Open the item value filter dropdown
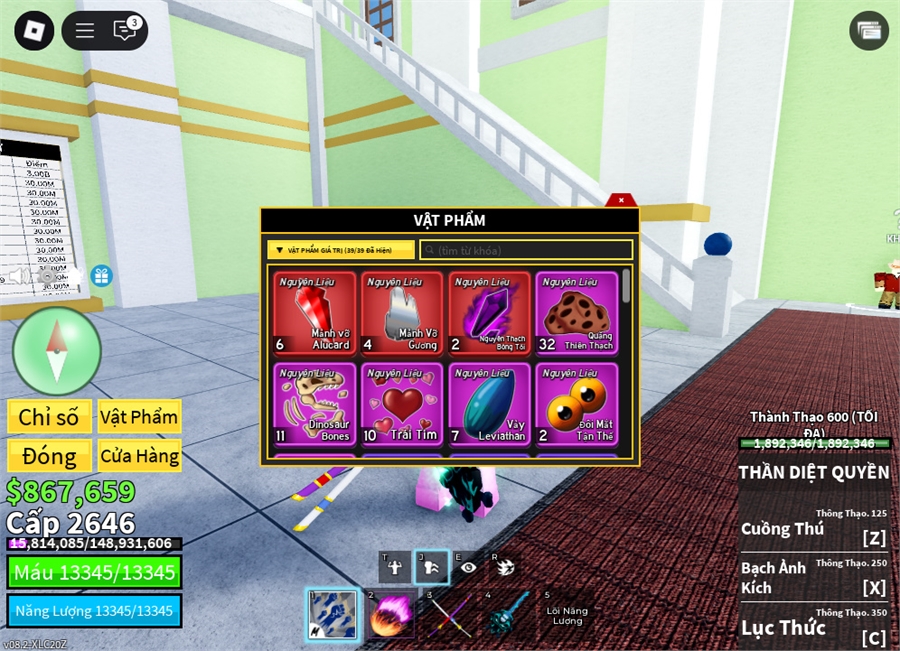The height and width of the screenshot is (651, 900). pos(341,250)
